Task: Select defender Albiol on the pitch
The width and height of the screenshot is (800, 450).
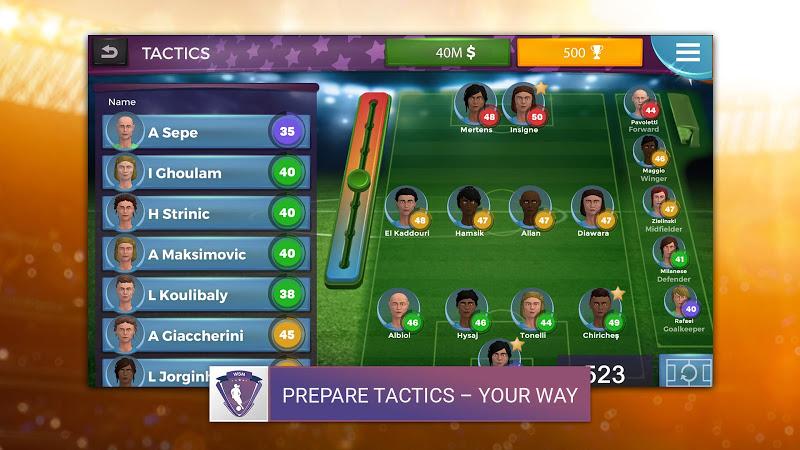Action: 397,310
